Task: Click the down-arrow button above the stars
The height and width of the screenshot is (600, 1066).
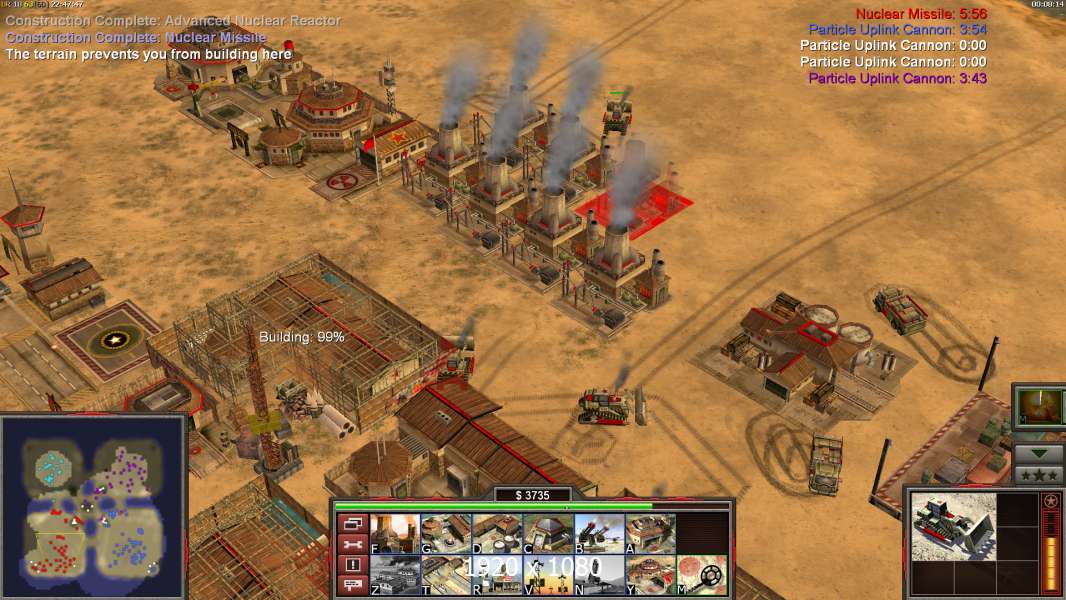Action: pyautogui.click(x=1038, y=453)
